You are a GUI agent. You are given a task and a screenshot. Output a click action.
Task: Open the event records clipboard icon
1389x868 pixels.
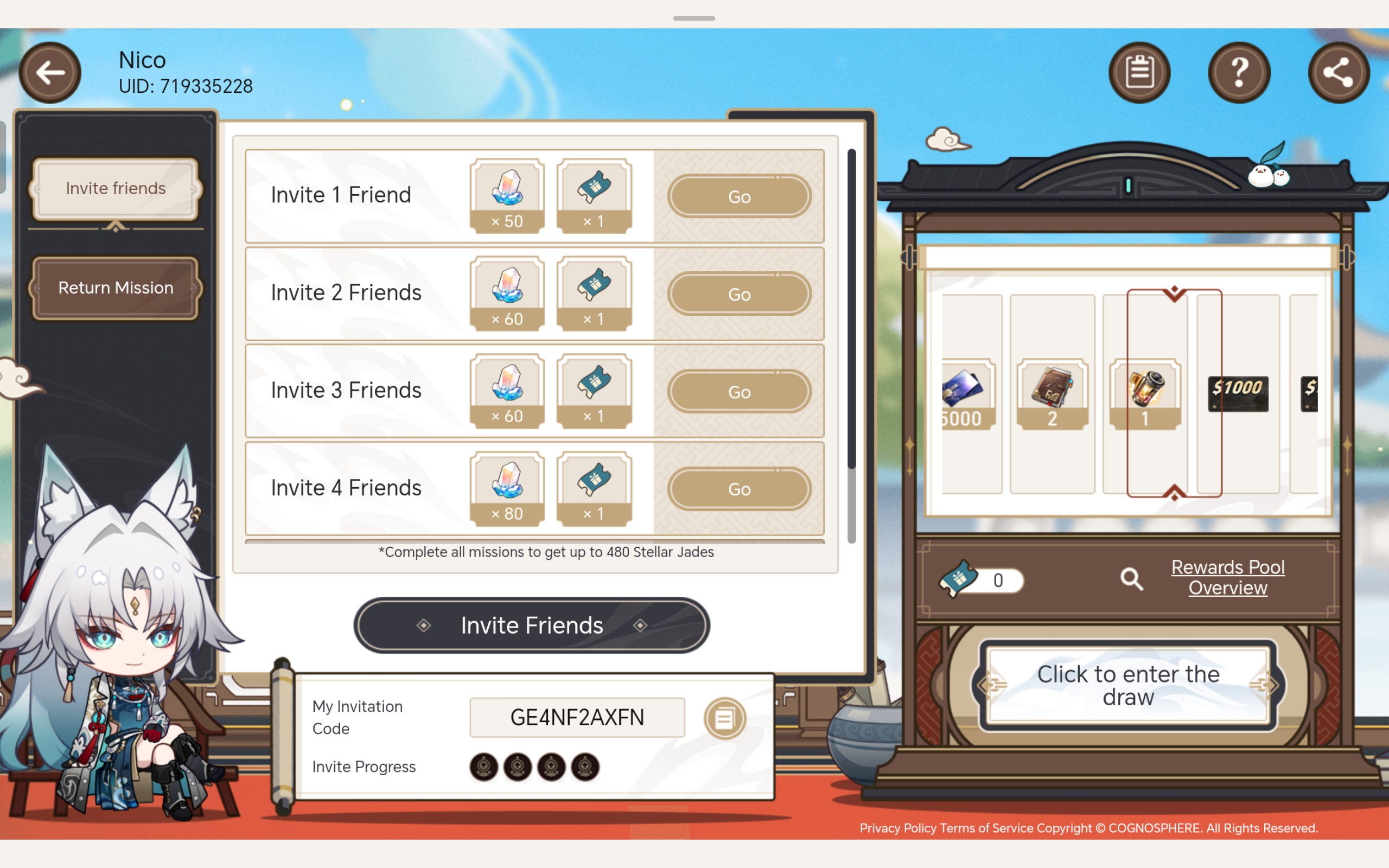pyautogui.click(x=1139, y=71)
